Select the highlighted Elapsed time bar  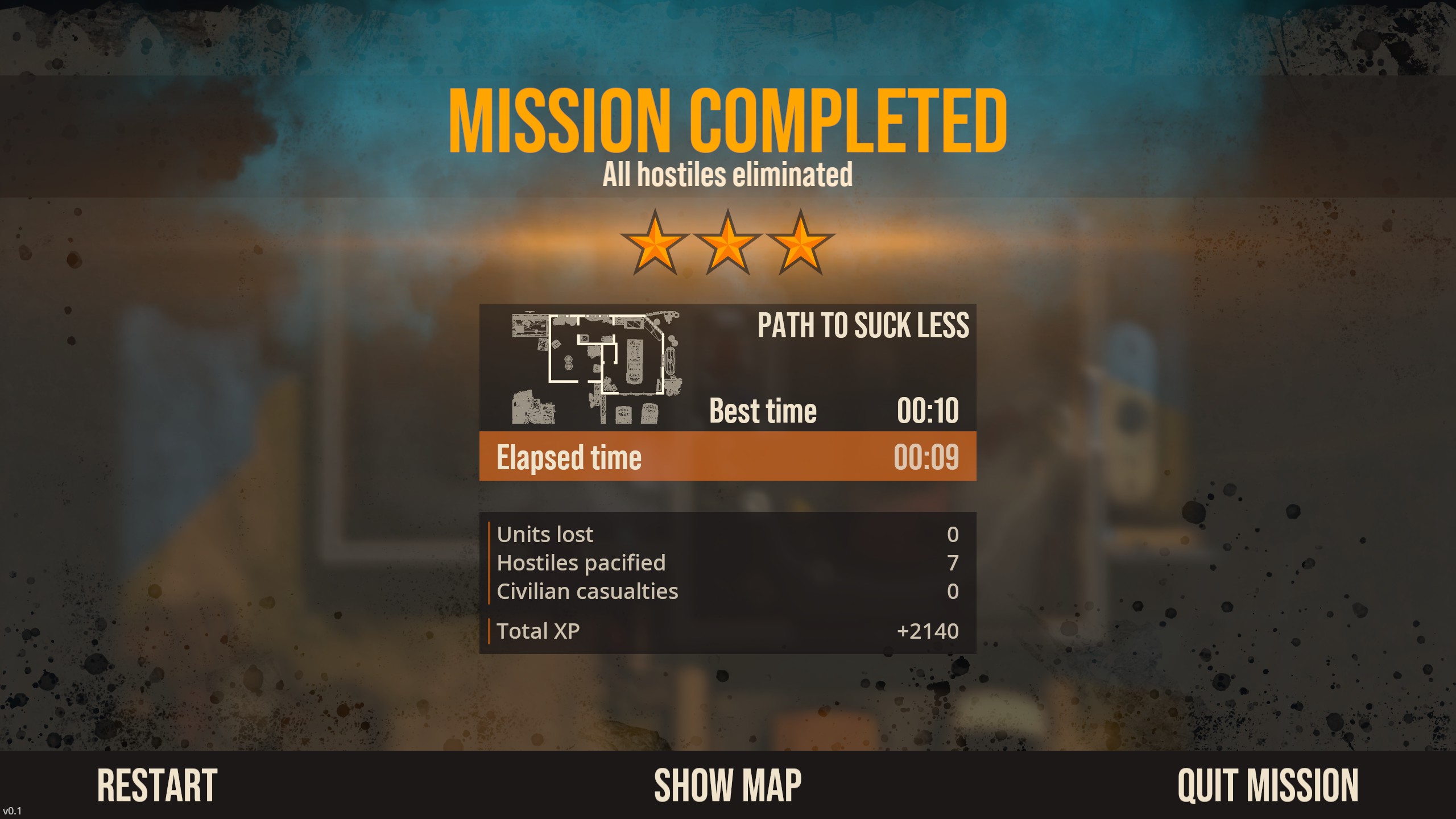click(x=728, y=456)
